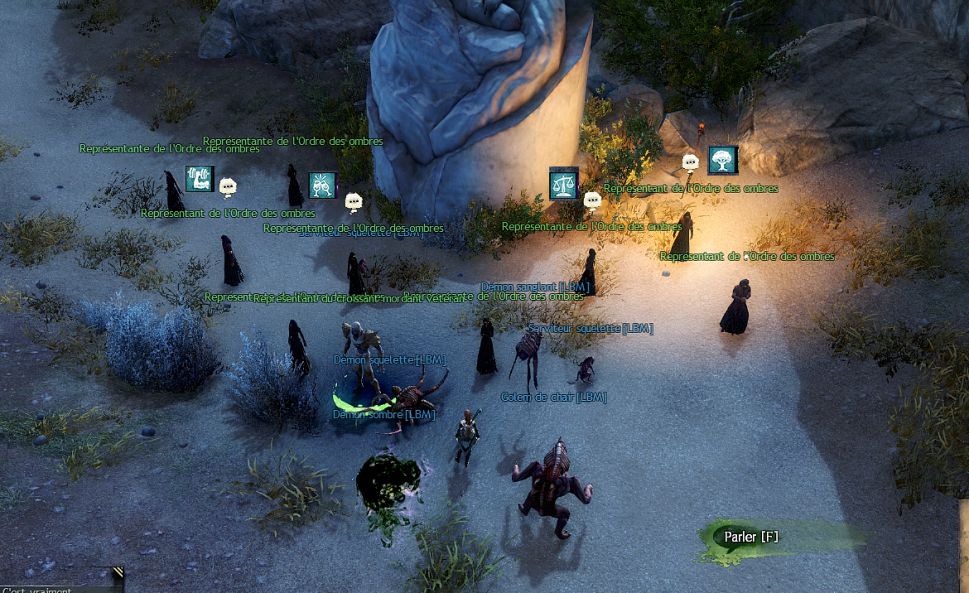The width and height of the screenshot is (969, 593).
Task: Open the toasting glasses marker icon
Action: (x=322, y=185)
